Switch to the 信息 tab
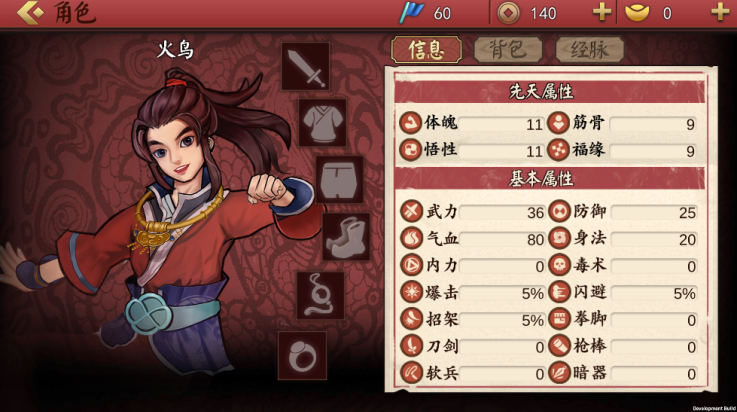 tap(426, 50)
